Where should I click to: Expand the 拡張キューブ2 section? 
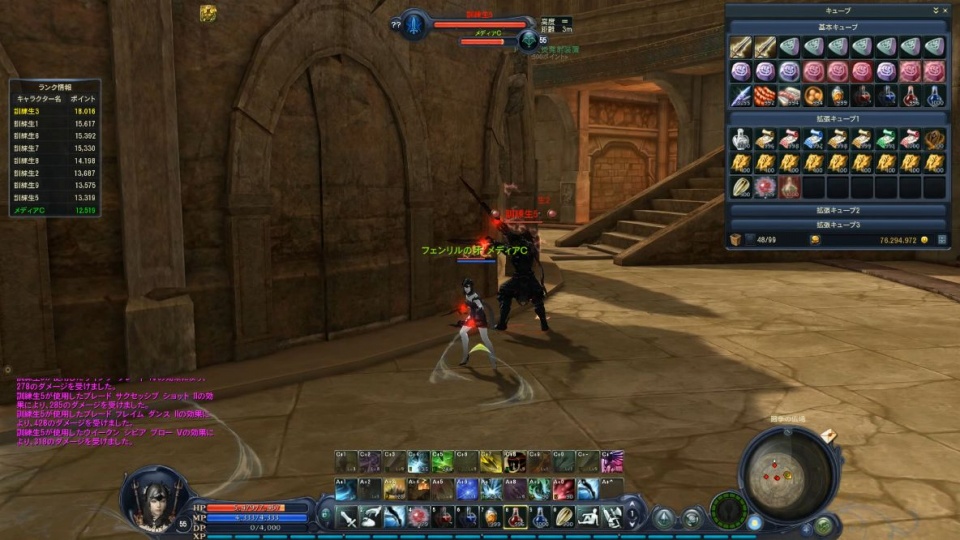coord(838,211)
